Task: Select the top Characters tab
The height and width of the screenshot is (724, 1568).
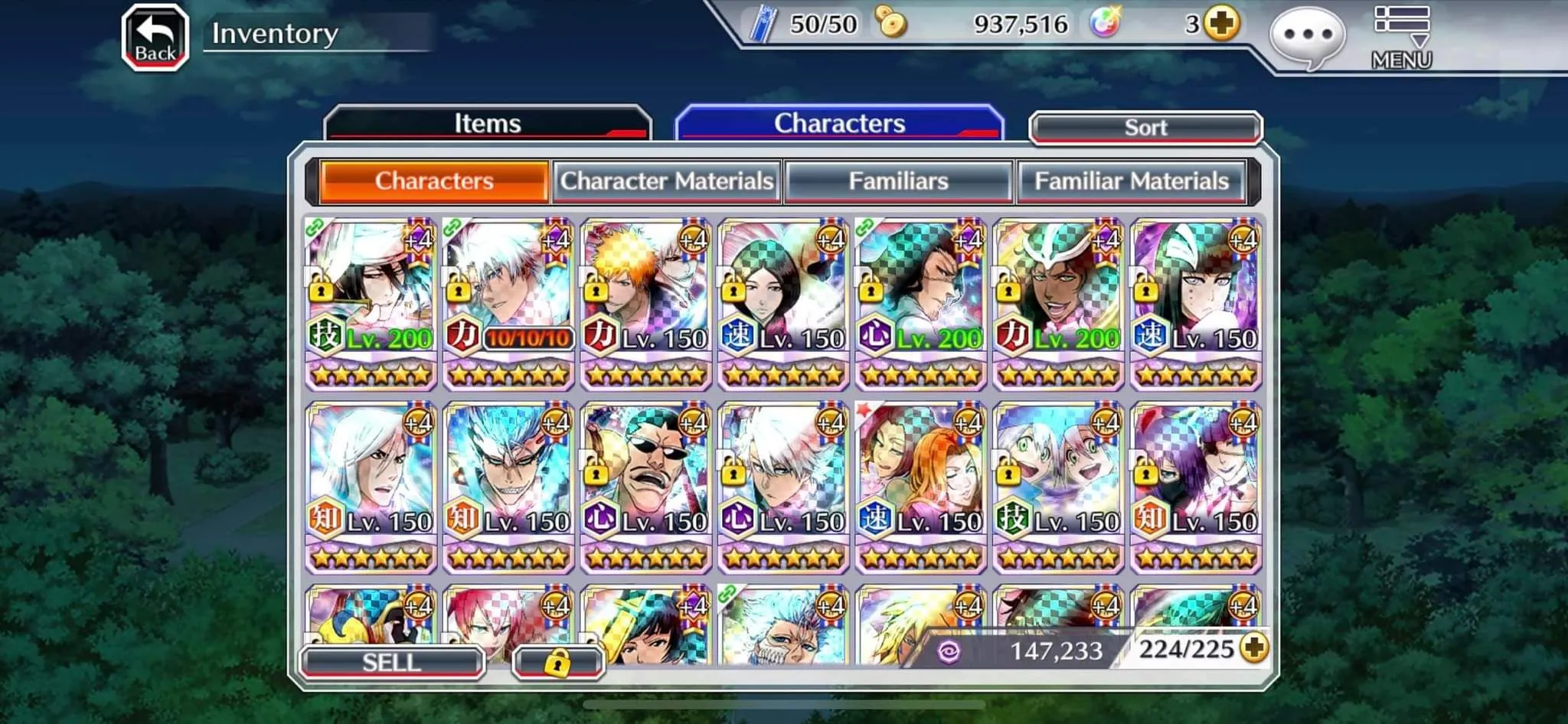Action: click(x=839, y=124)
